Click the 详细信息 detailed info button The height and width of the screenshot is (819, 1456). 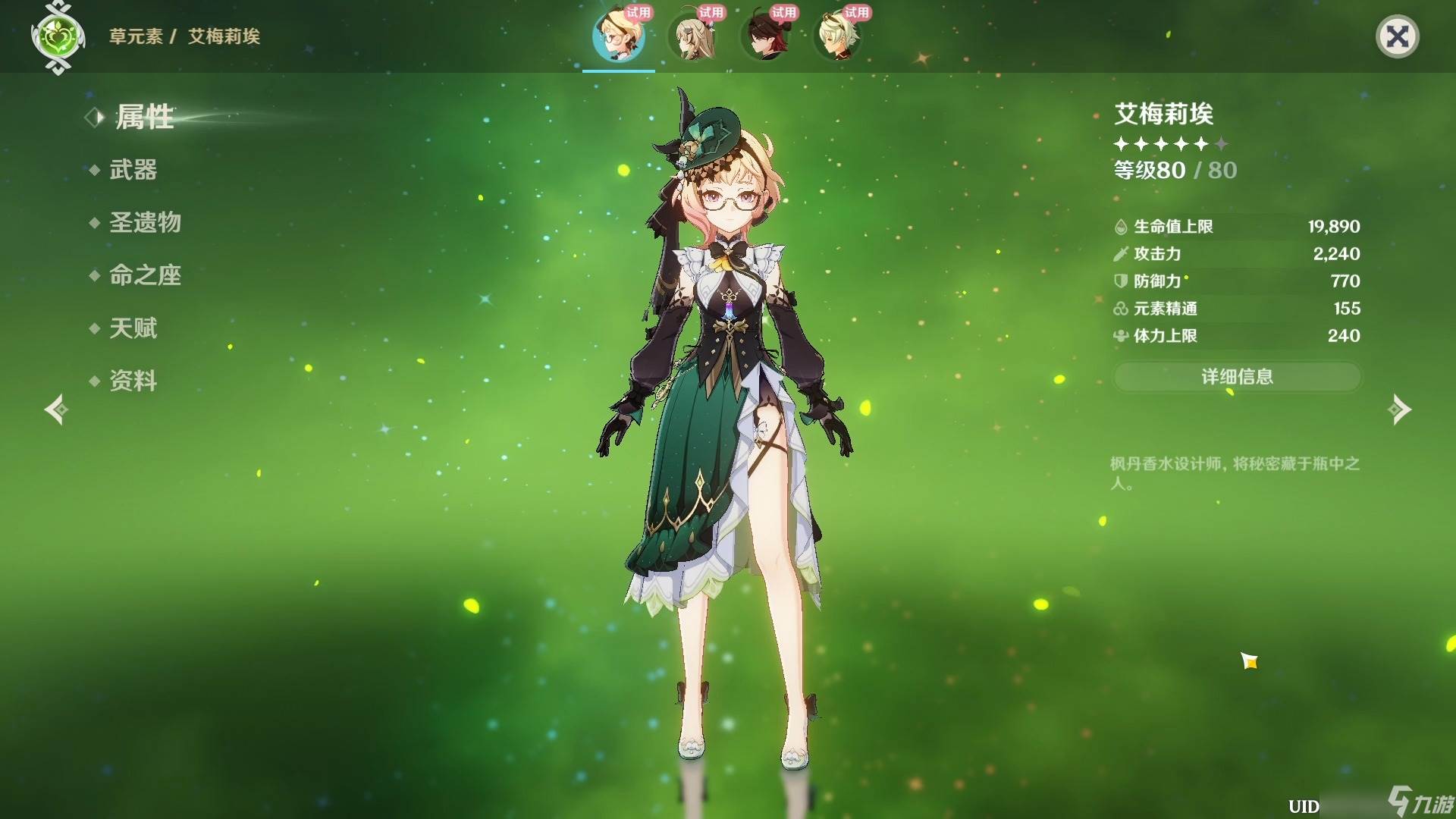[x=1237, y=377]
